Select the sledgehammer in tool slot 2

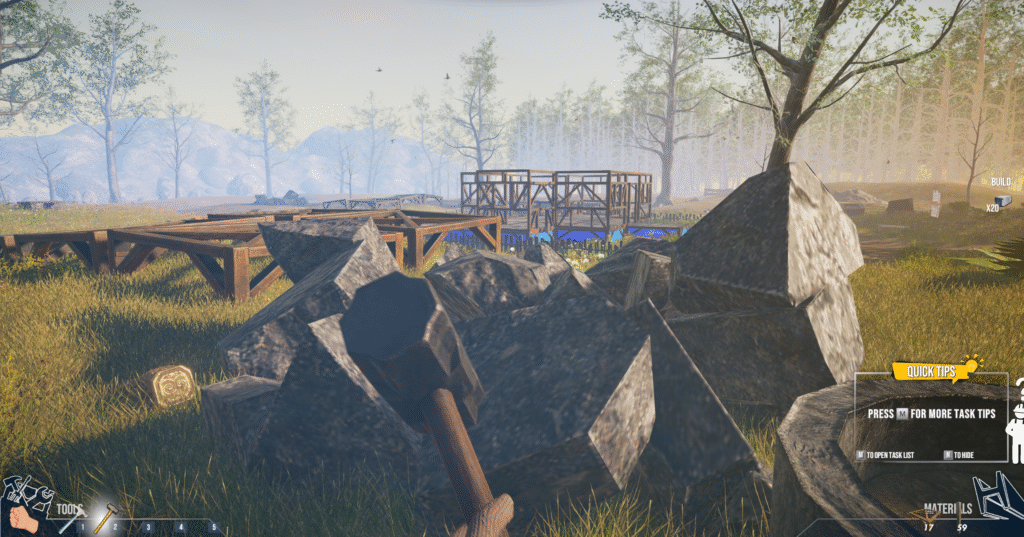coord(104,516)
